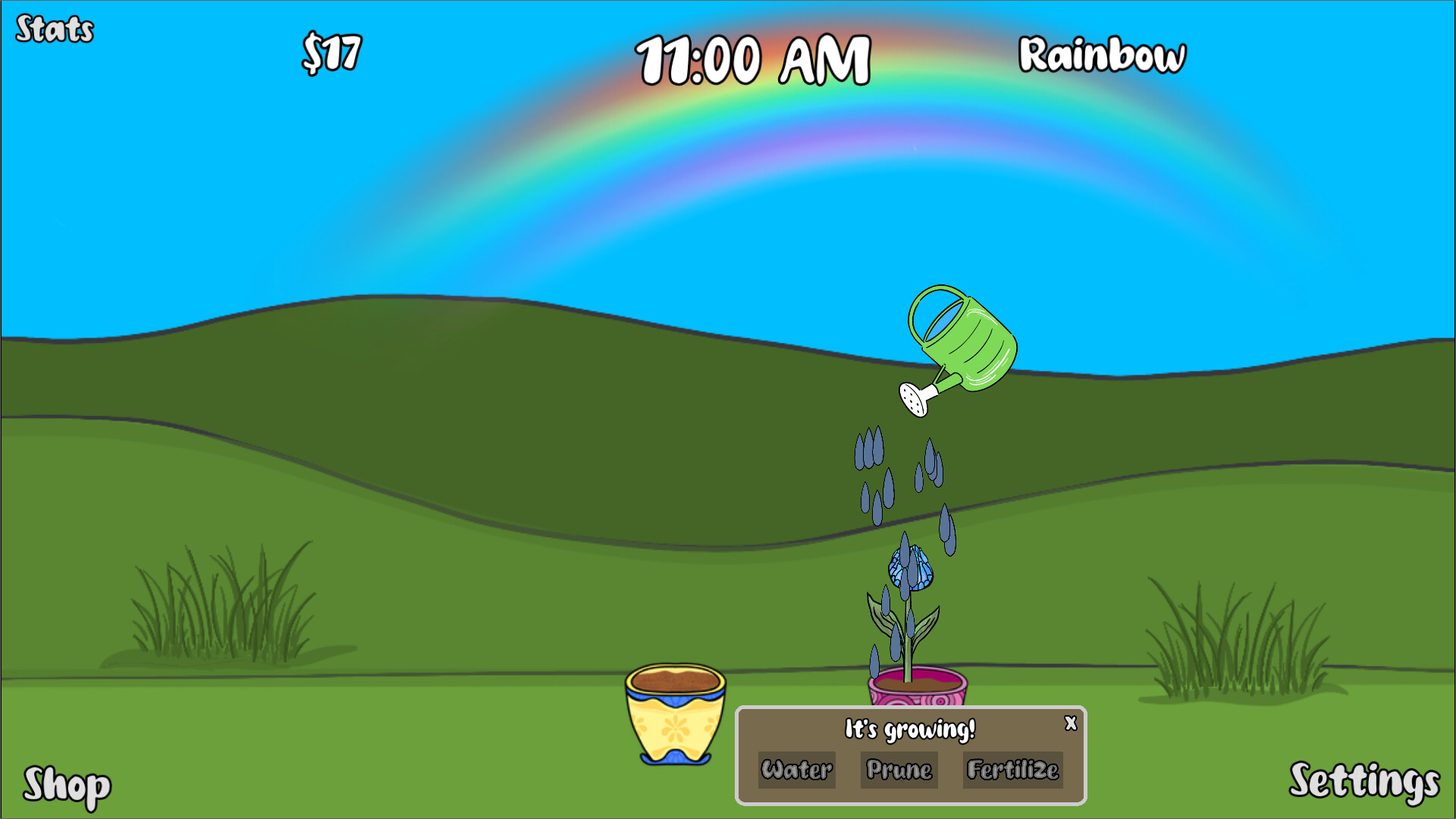
Task: Close the "It's growing!" popup
Action: [x=1070, y=723]
